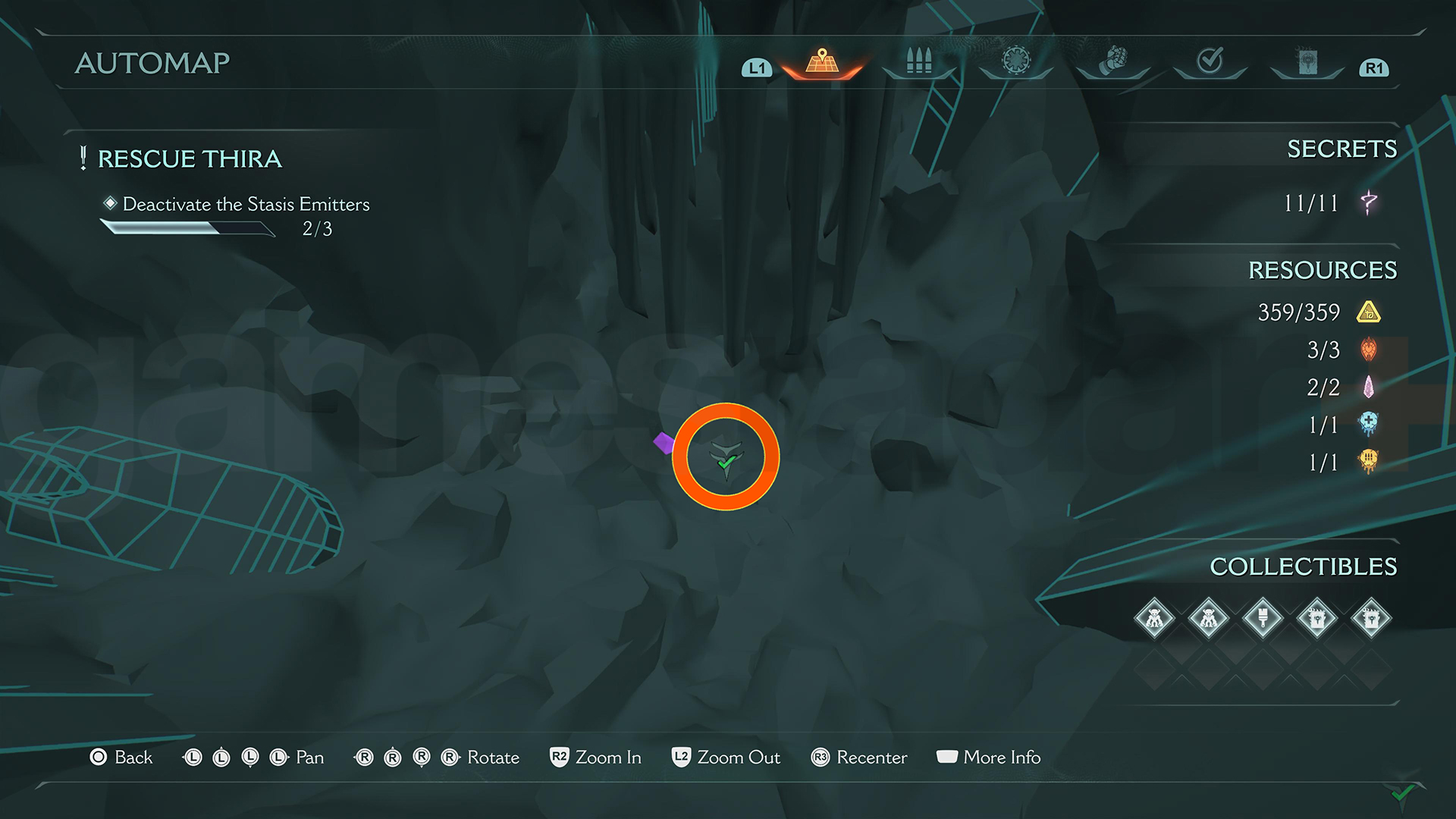This screenshot has height=819, width=1456.
Task: Click the purple marker on the automap
Action: pos(664,442)
